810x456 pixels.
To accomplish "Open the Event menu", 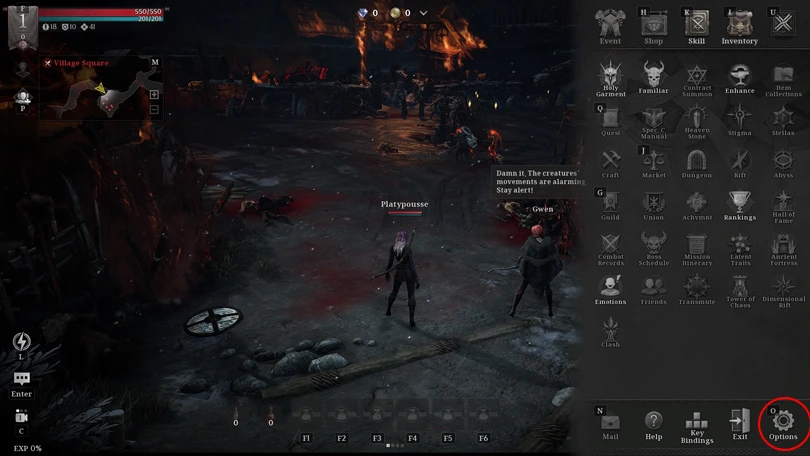I will point(610,24).
